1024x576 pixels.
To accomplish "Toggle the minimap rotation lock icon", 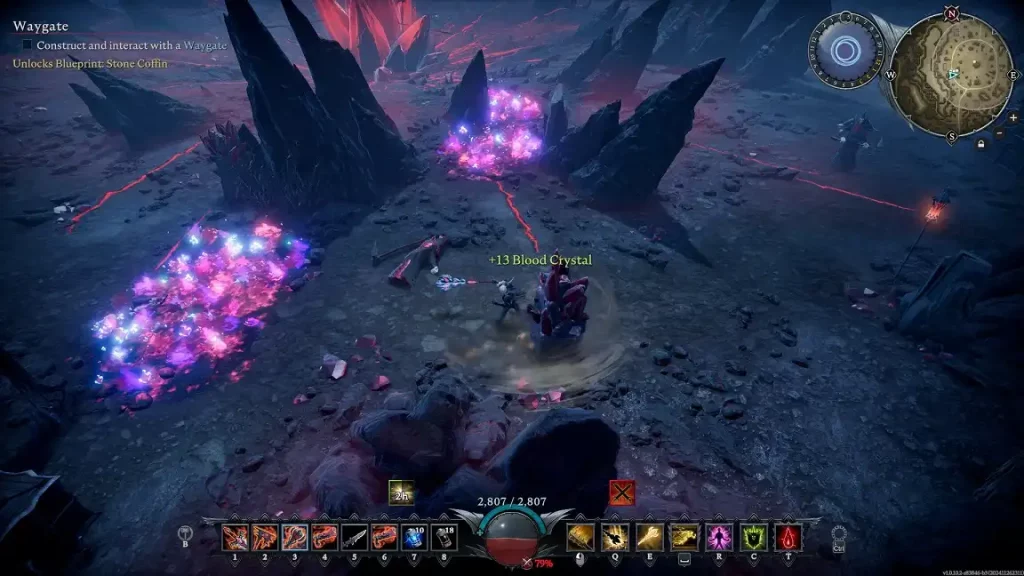I will coord(980,145).
